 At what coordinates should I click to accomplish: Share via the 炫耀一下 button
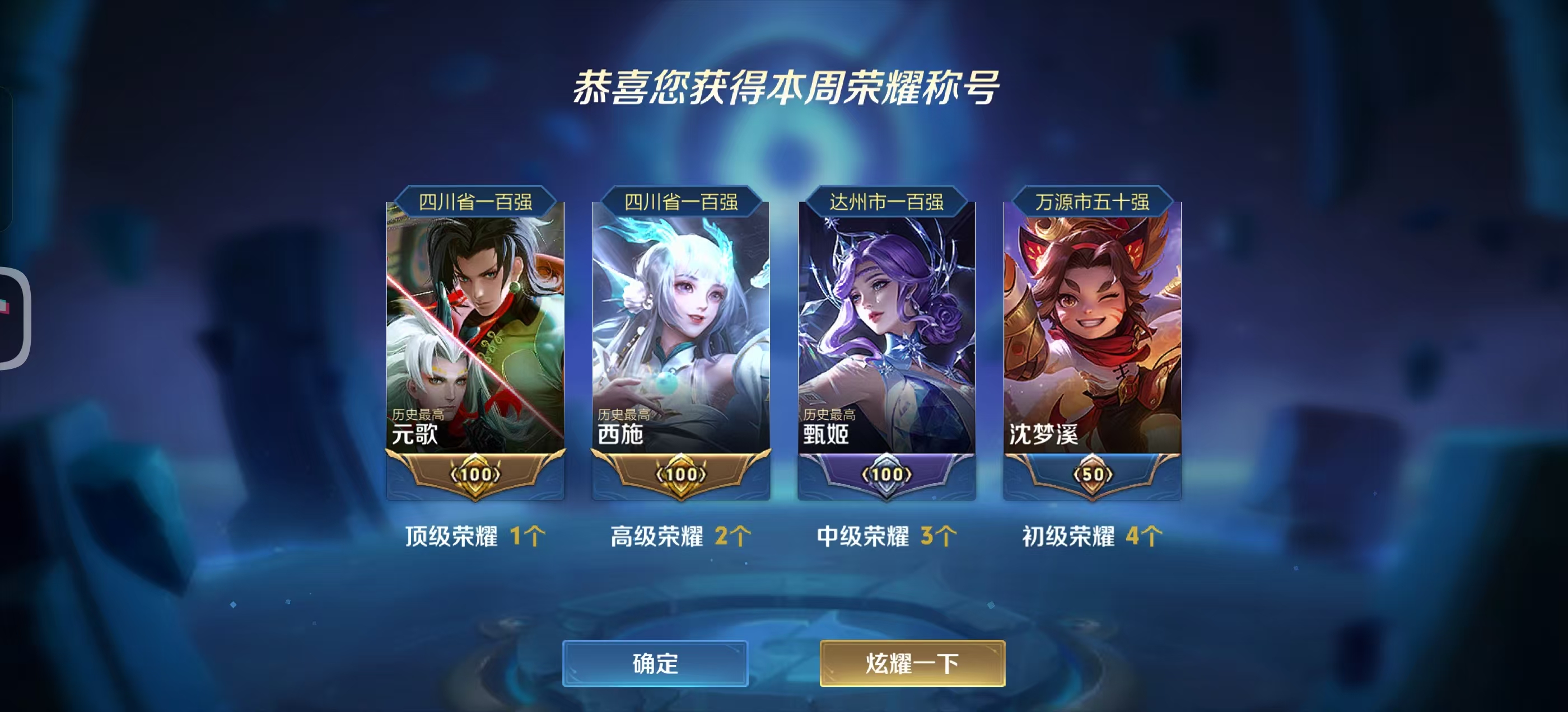point(912,663)
